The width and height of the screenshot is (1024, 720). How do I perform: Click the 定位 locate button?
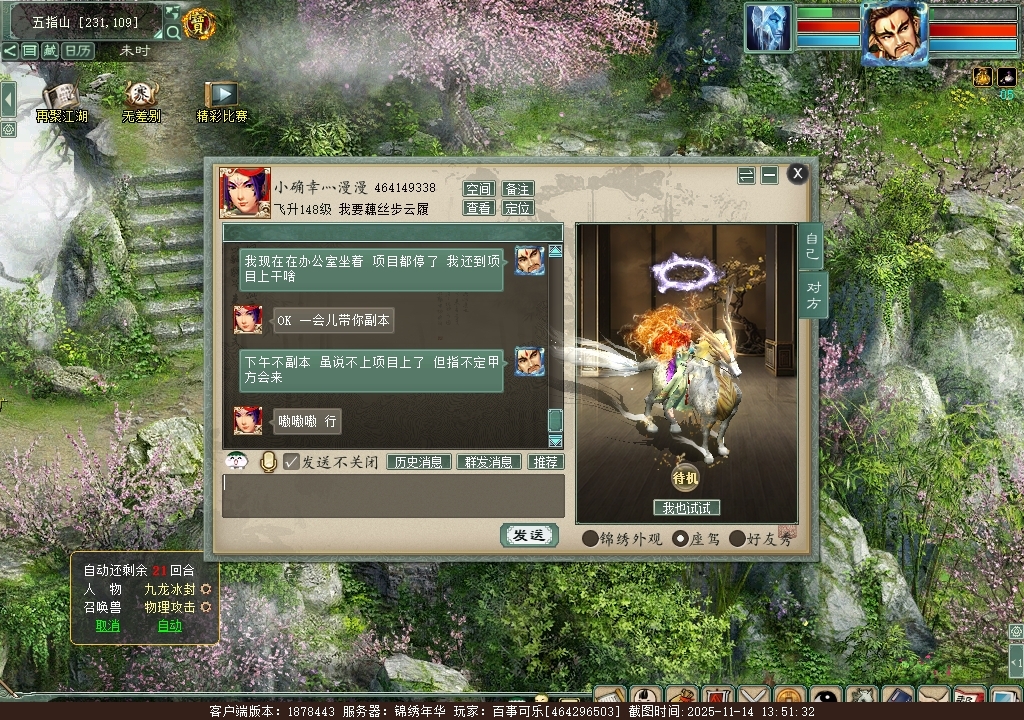(517, 208)
